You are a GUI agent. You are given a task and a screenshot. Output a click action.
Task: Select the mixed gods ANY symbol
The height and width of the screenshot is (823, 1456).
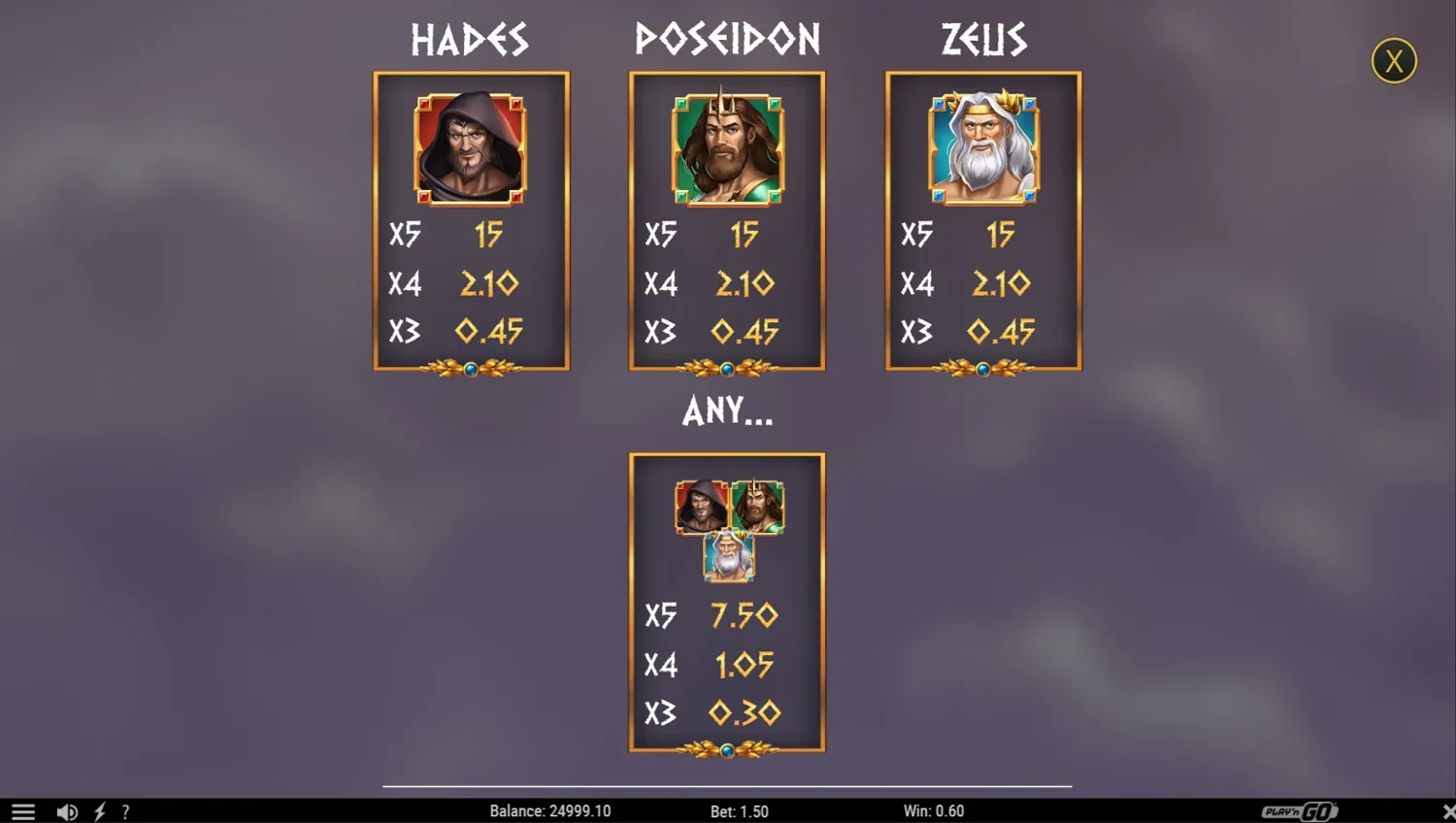pos(727,529)
